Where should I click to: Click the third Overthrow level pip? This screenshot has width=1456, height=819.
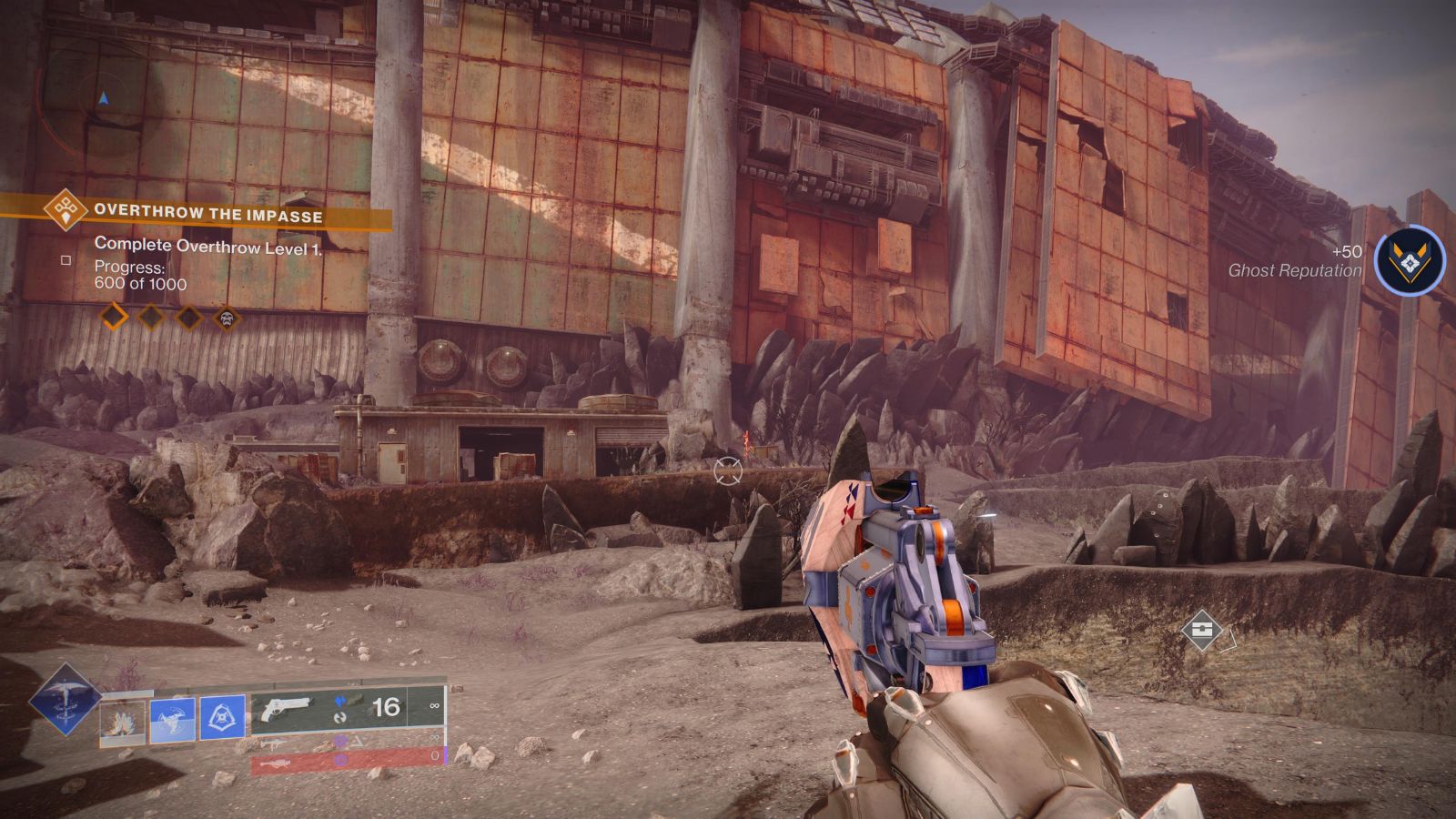[189, 317]
